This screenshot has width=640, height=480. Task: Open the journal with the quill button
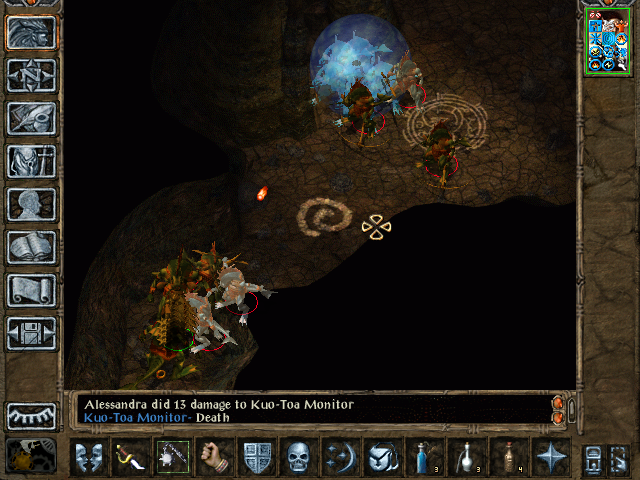(x=31, y=118)
